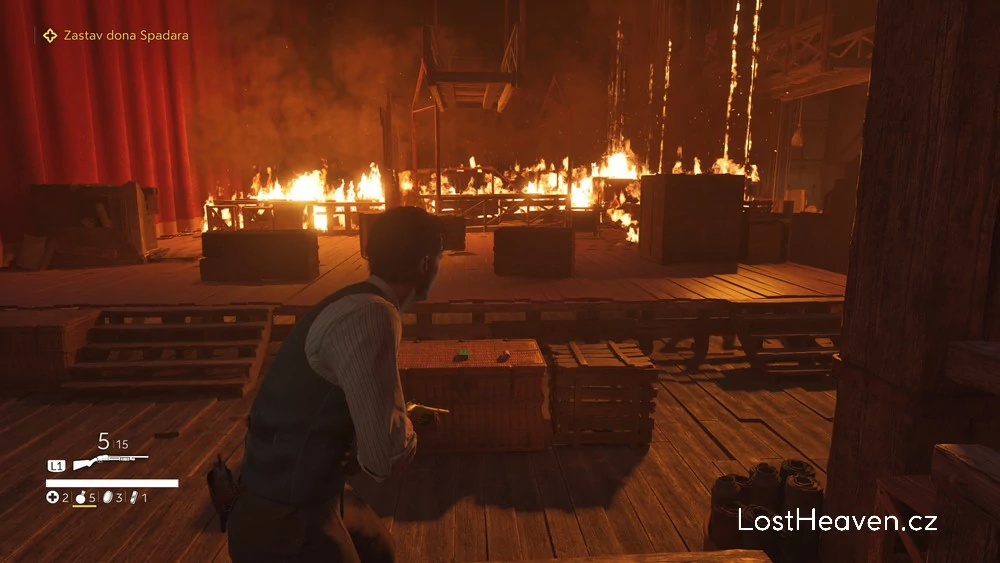Select the bandage item icon
The image size is (1000, 563).
(x=132, y=497)
